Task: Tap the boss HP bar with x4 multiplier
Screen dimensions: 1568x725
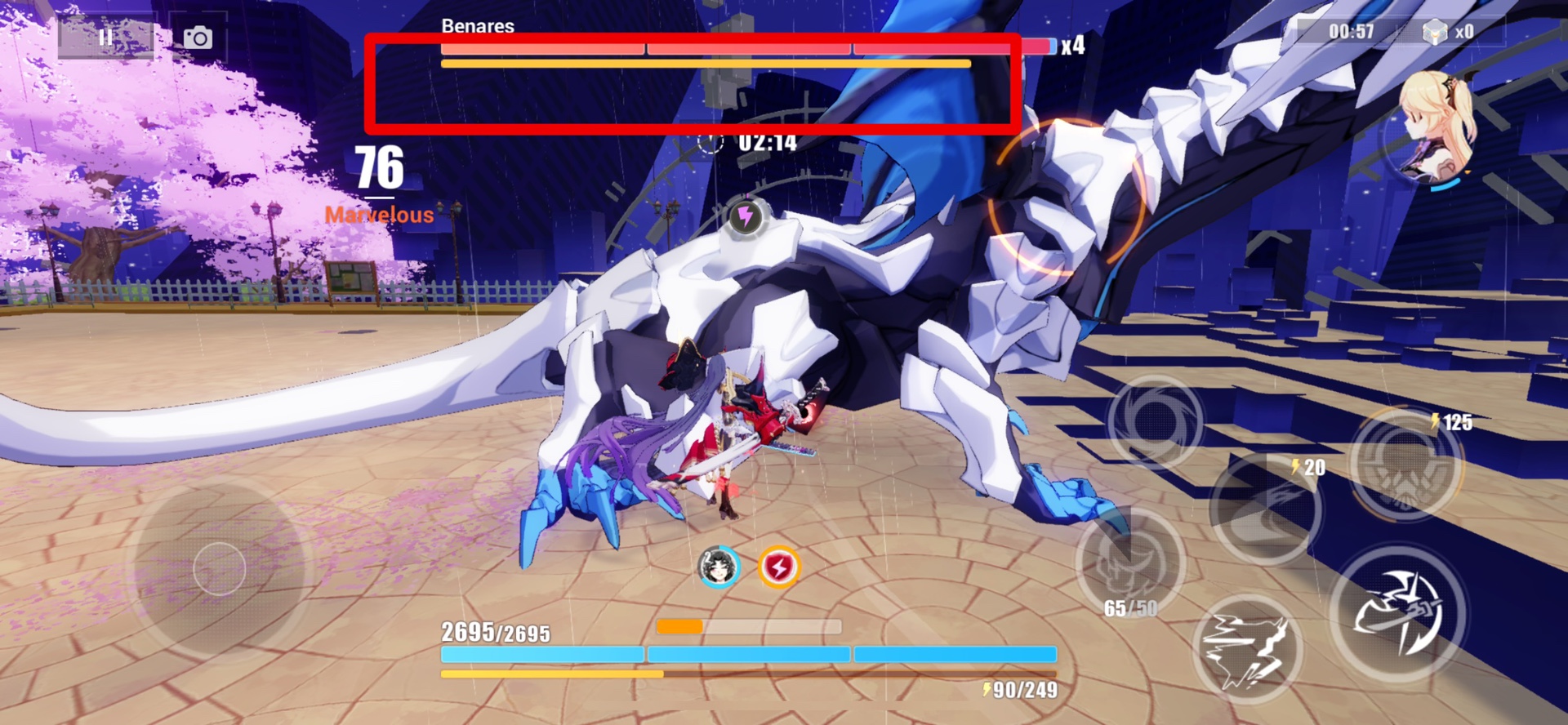Action: pyautogui.click(x=735, y=47)
